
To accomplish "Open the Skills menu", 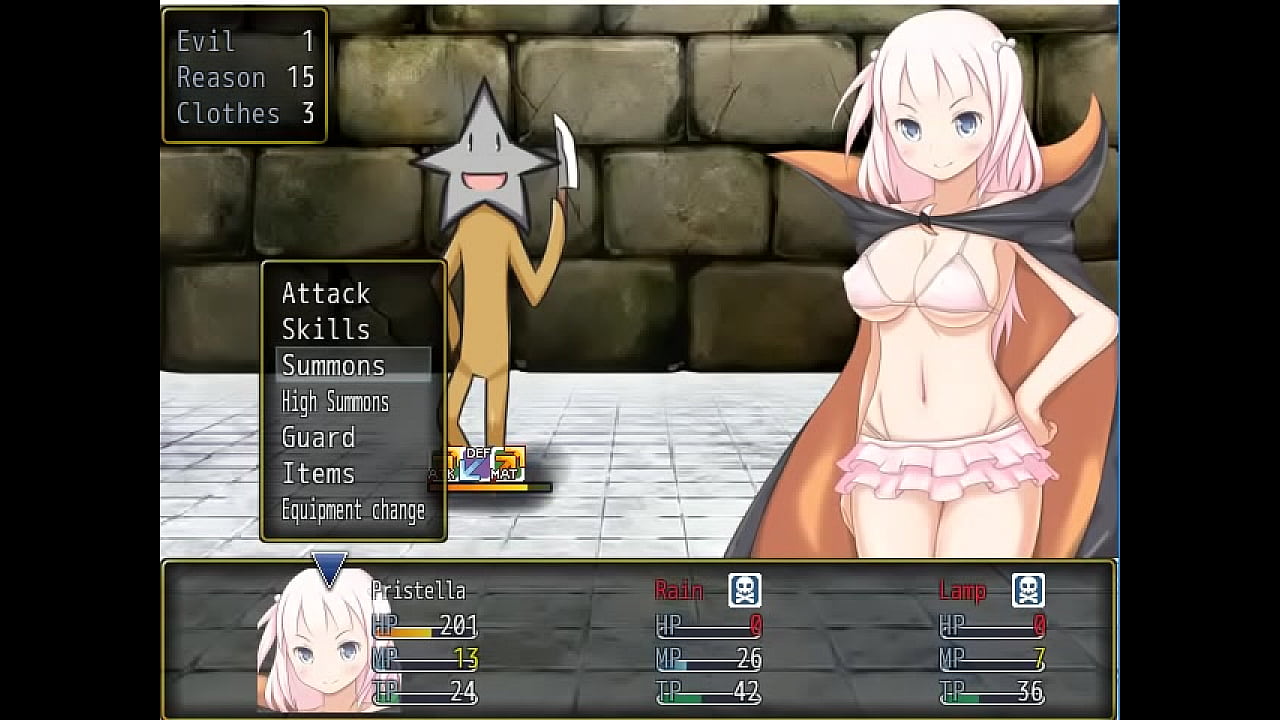I will (x=326, y=330).
